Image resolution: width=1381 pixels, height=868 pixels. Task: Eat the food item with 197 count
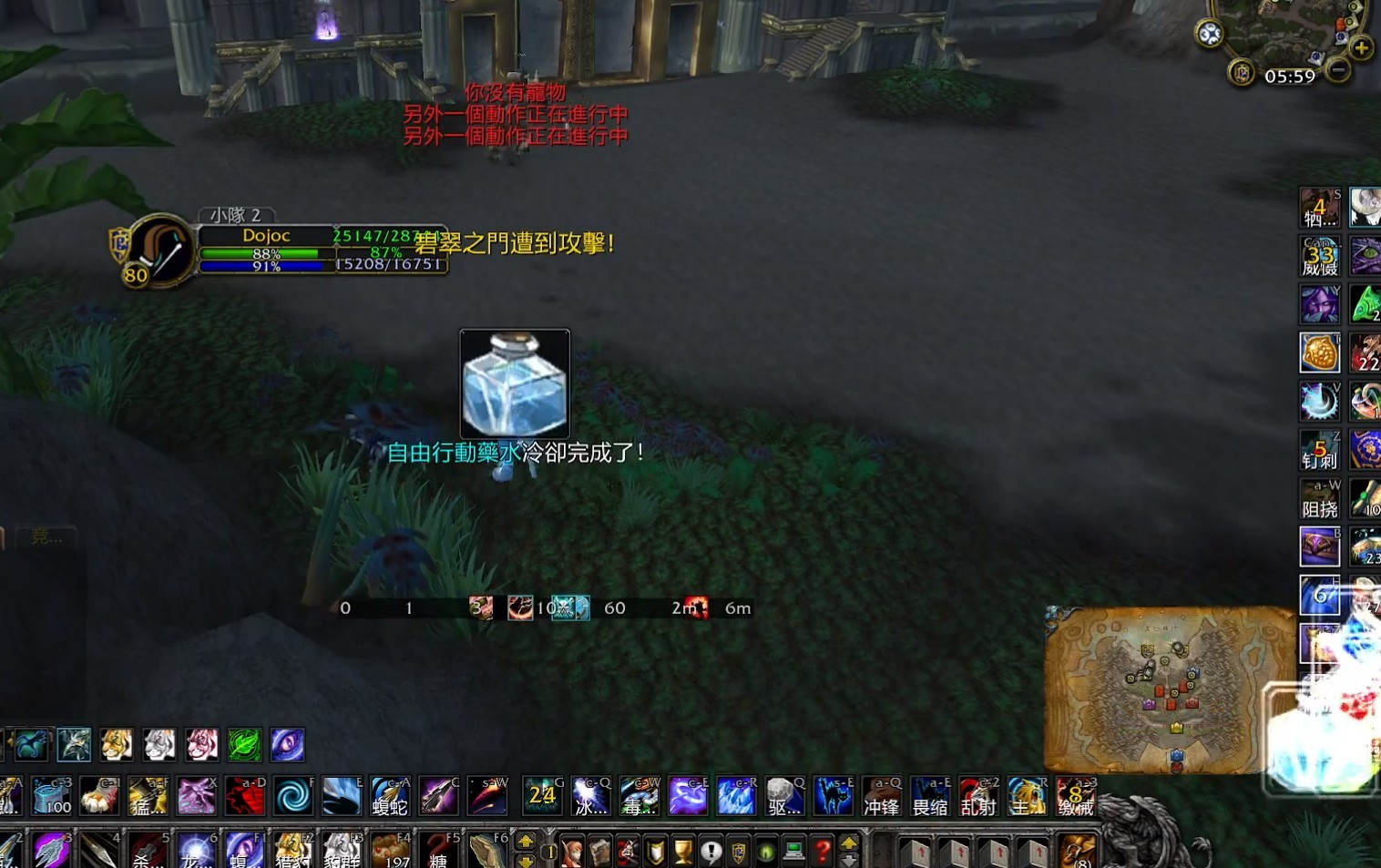click(390, 852)
